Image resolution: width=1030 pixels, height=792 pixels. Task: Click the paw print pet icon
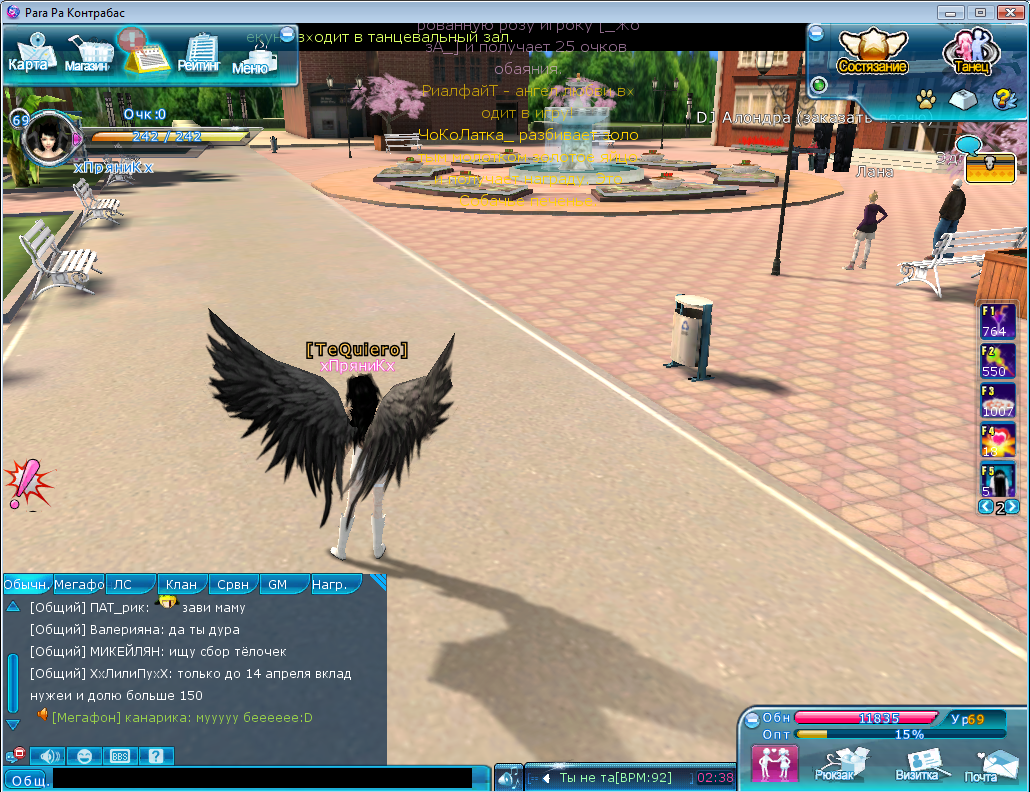tap(926, 99)
